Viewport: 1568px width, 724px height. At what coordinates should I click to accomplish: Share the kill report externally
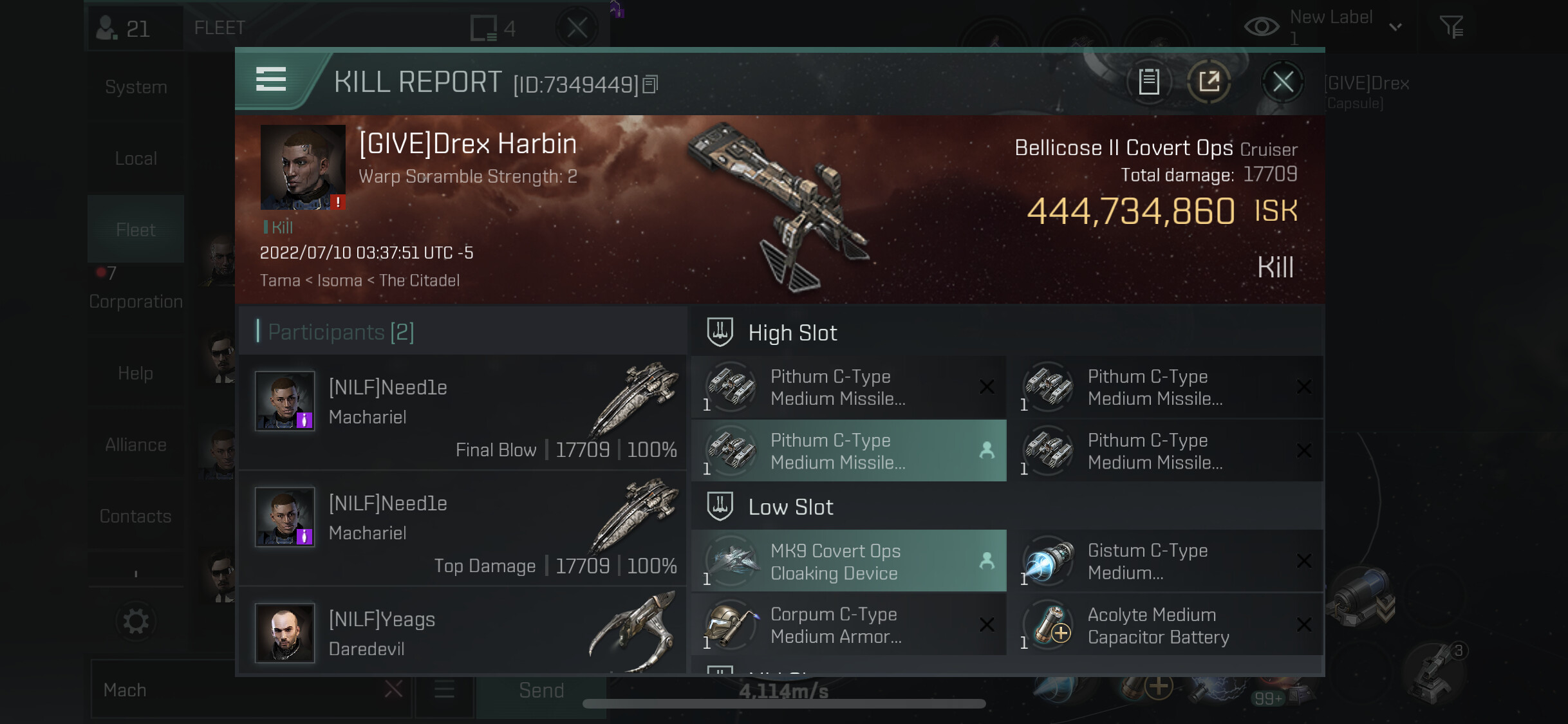1209,82
